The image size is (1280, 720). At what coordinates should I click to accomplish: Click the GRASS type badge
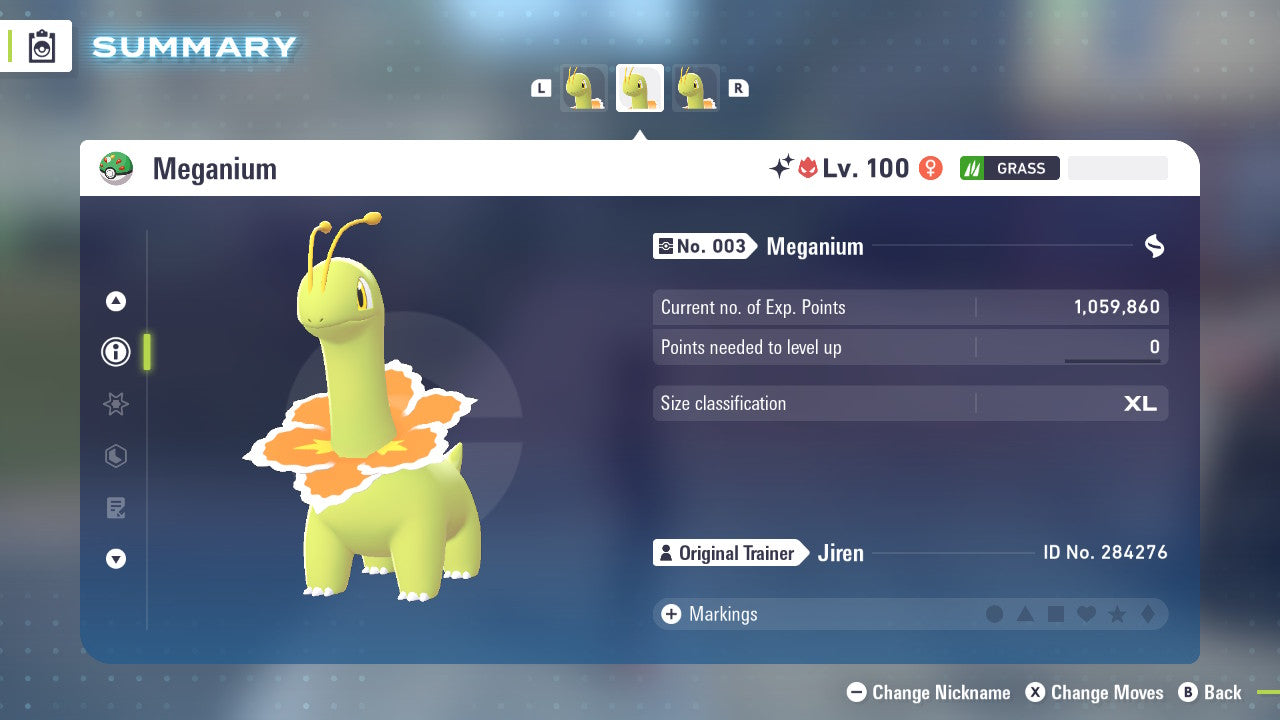(x=1010, y=168)
